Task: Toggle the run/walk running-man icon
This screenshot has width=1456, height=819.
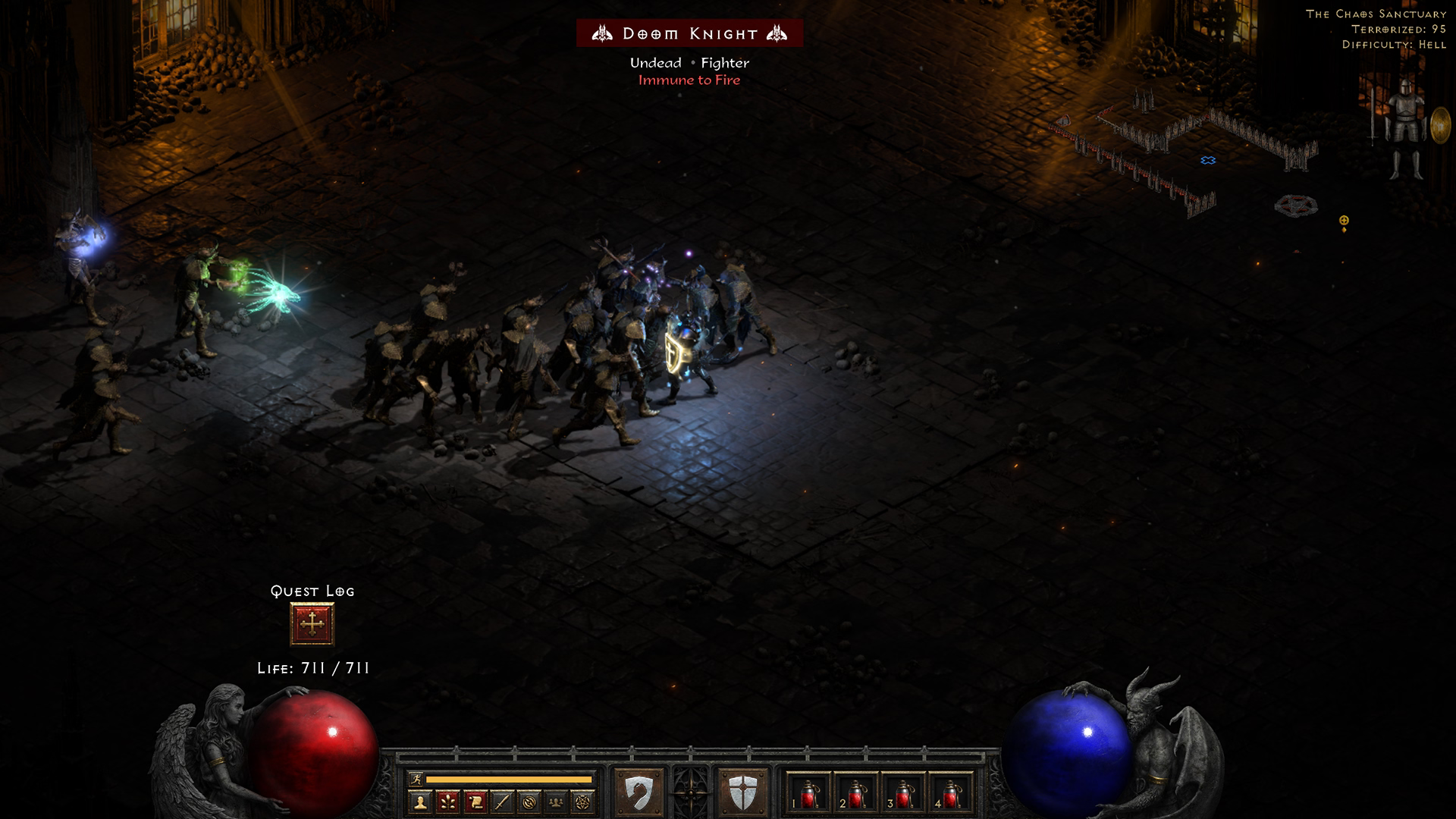Action: 416,779
